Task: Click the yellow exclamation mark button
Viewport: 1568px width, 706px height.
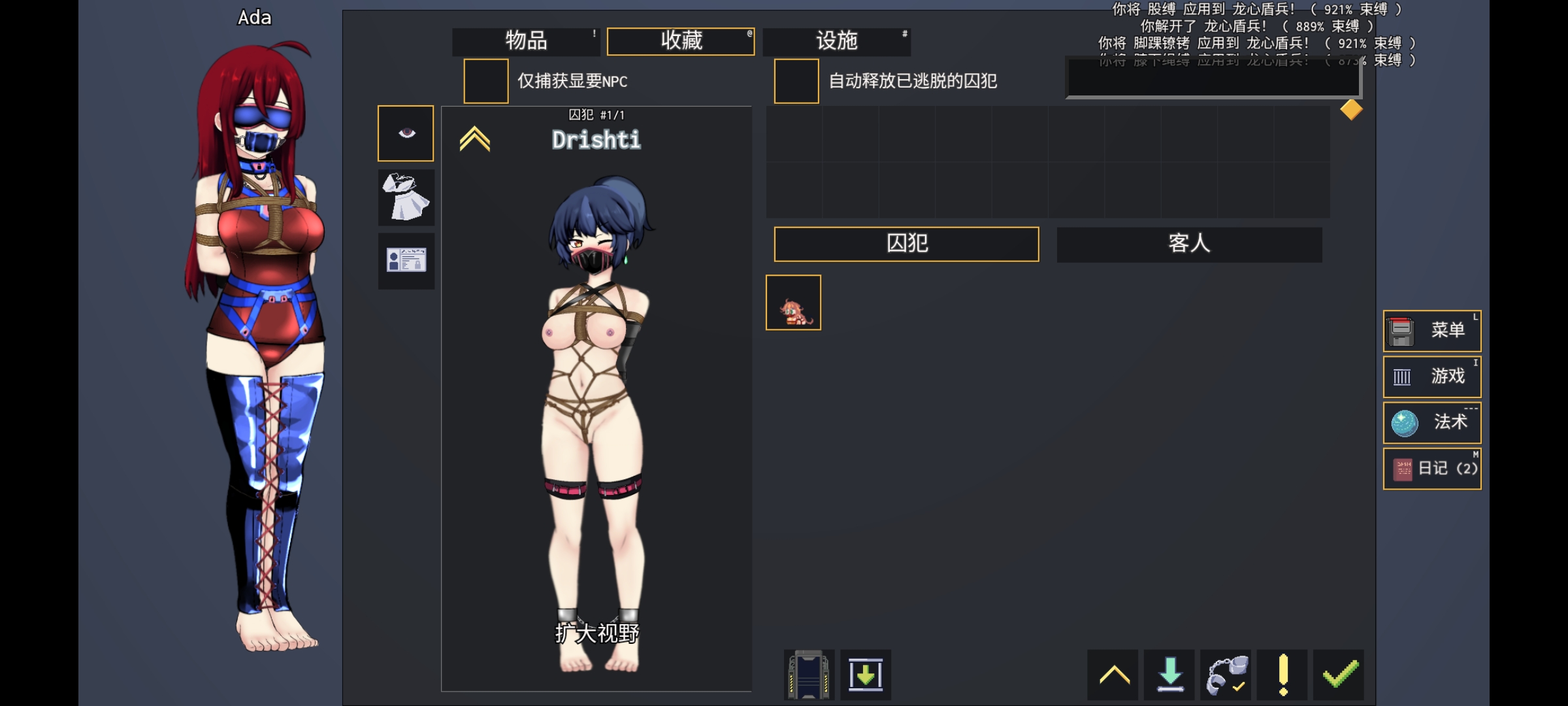Action: [1282, 674]
